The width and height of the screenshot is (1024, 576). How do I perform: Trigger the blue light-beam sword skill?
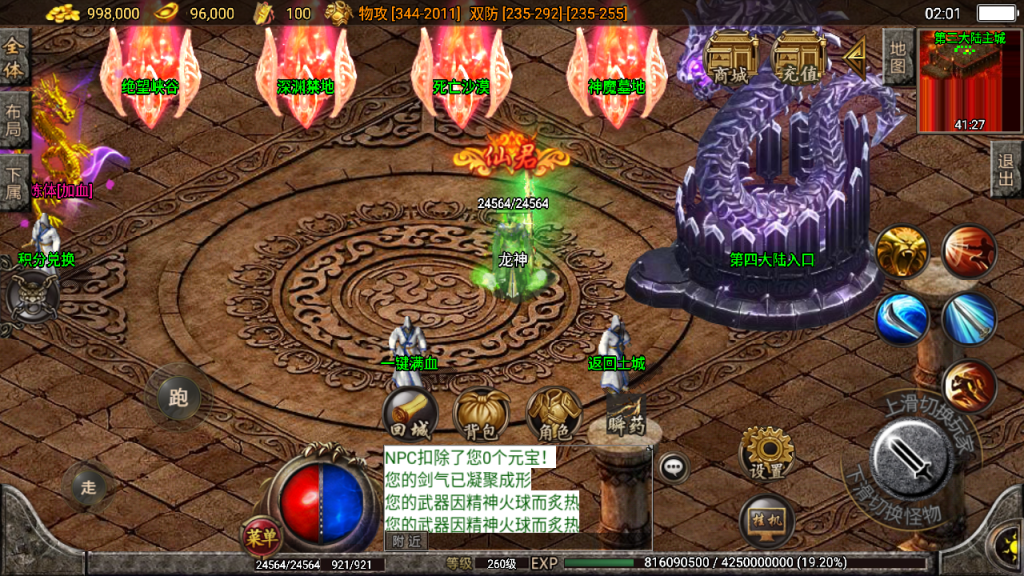click(969, 319)
